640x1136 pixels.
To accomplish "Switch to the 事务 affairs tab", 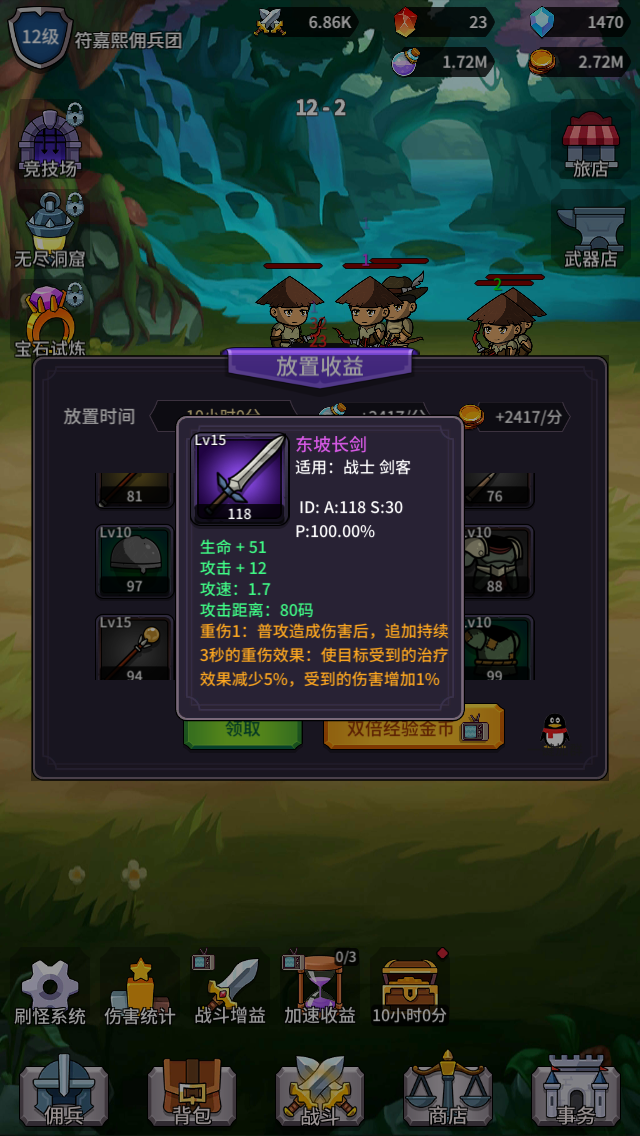I will click(576, 1090).
